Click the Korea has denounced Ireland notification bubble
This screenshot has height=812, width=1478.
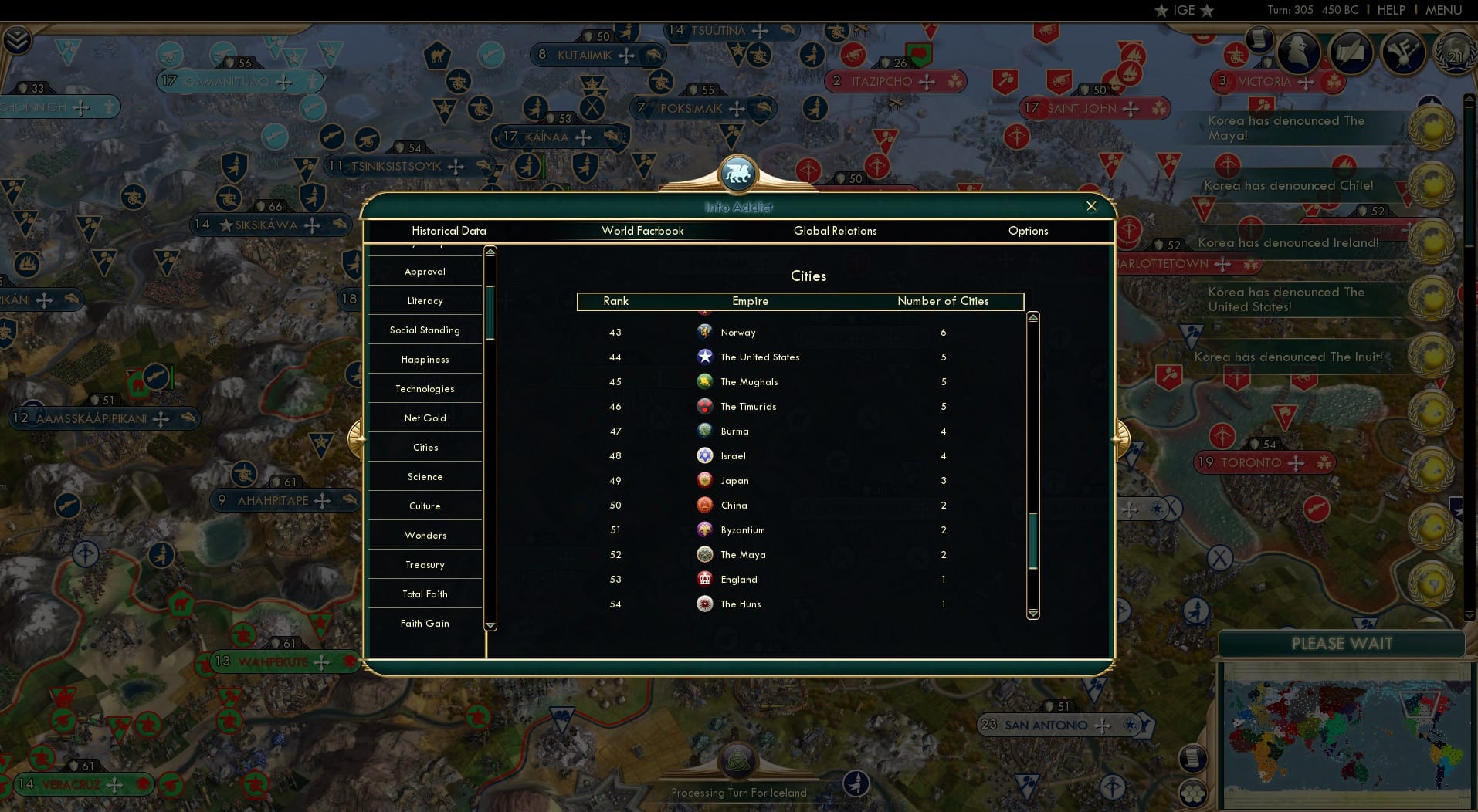pyautogui.click(x=1287, y=242)
